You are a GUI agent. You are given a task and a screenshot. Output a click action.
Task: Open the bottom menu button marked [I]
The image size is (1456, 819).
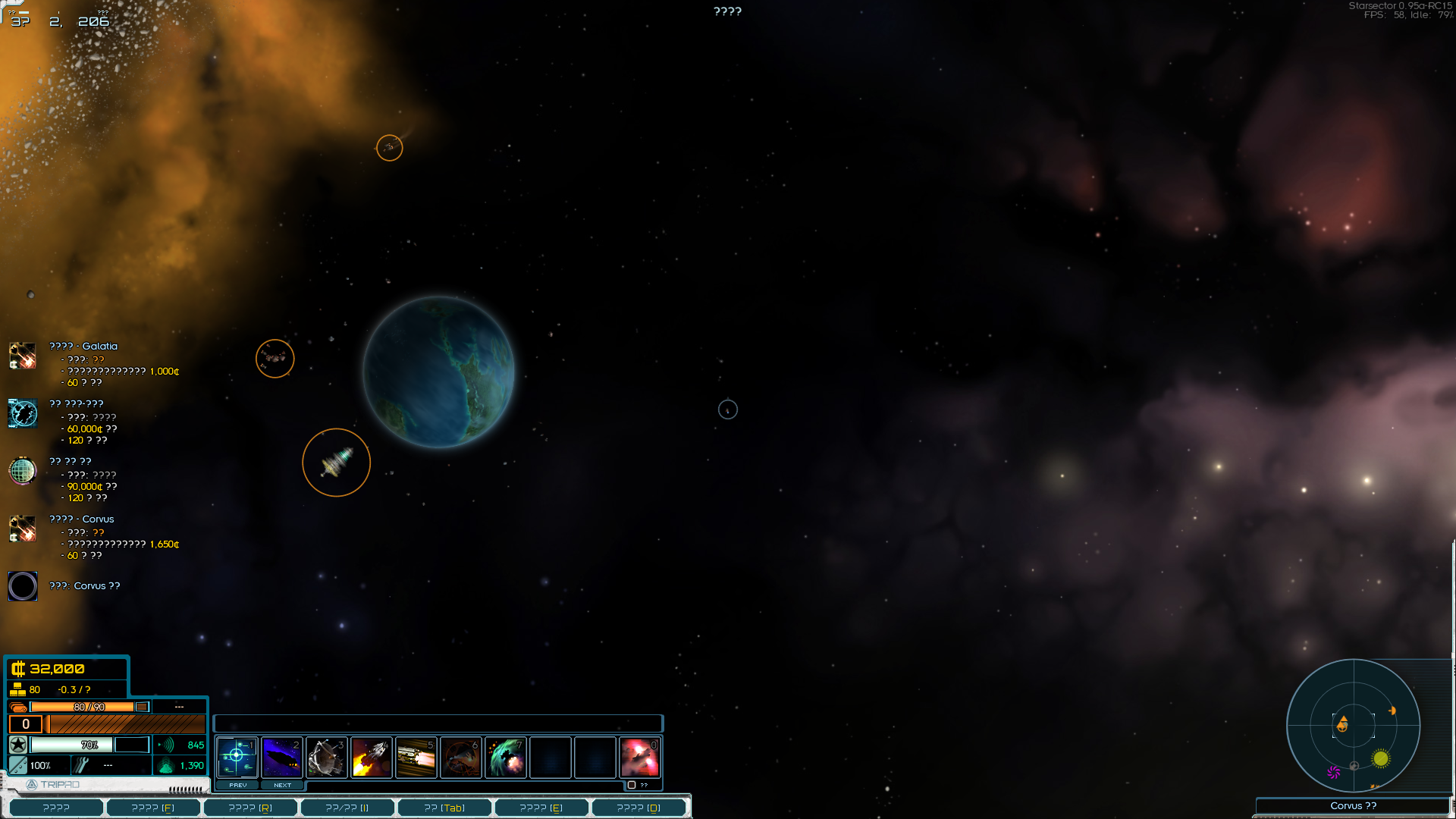[347, 808]
